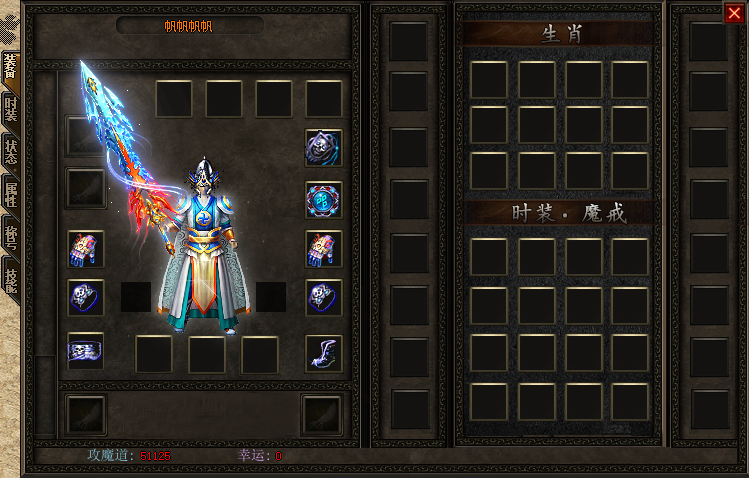Image resolution: width=749 pixels, height=478 pixels.
Task: Open the 属性 (Attributes) tab
Action: [10, 195]
